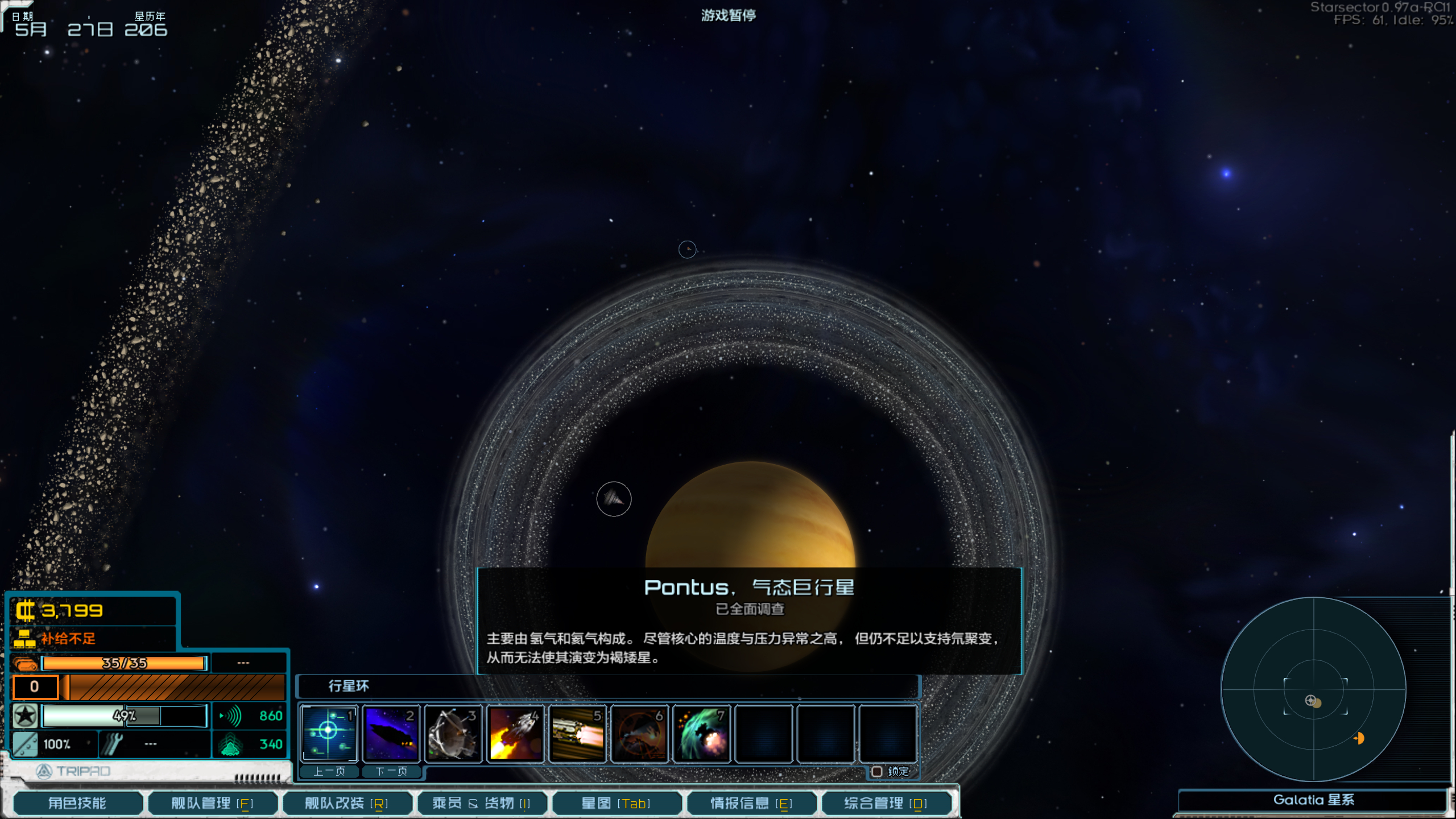
Task: Click the 49% level progress bar
Action: click(x=124, y=715)
